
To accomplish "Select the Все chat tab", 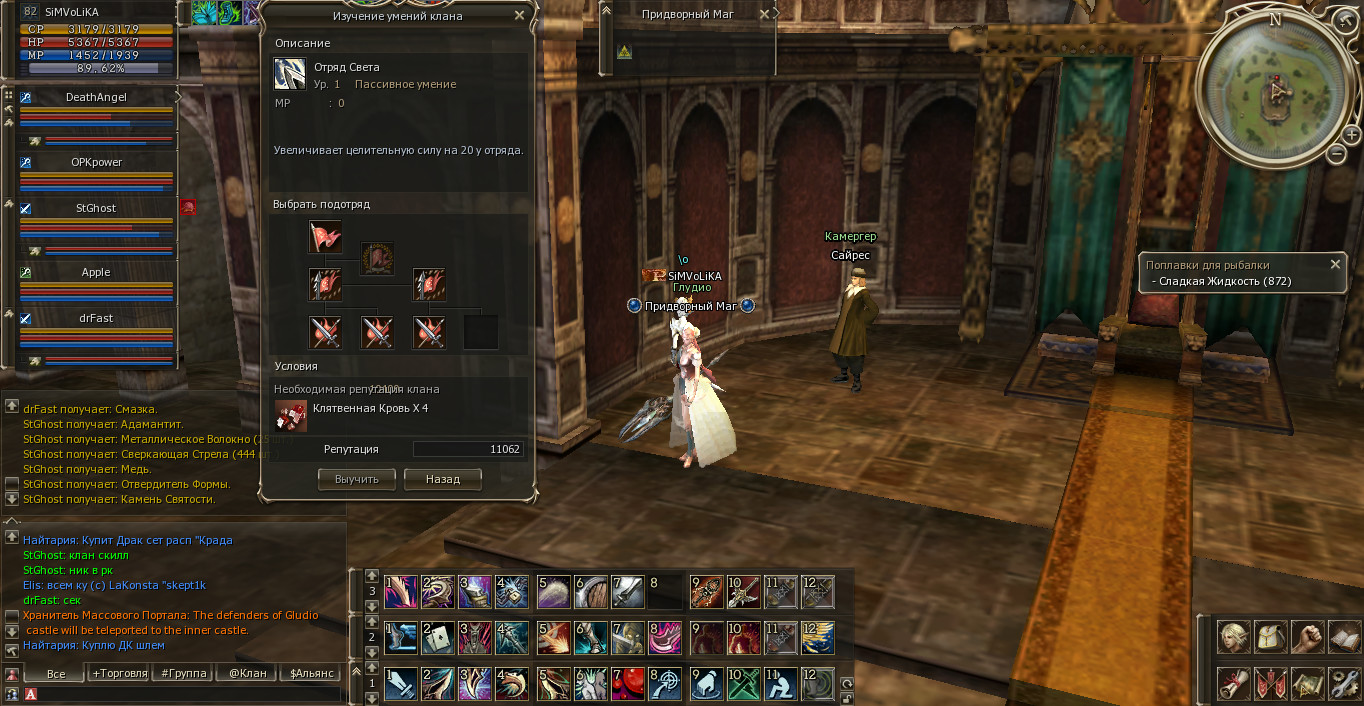I will [x=56, y=673].
